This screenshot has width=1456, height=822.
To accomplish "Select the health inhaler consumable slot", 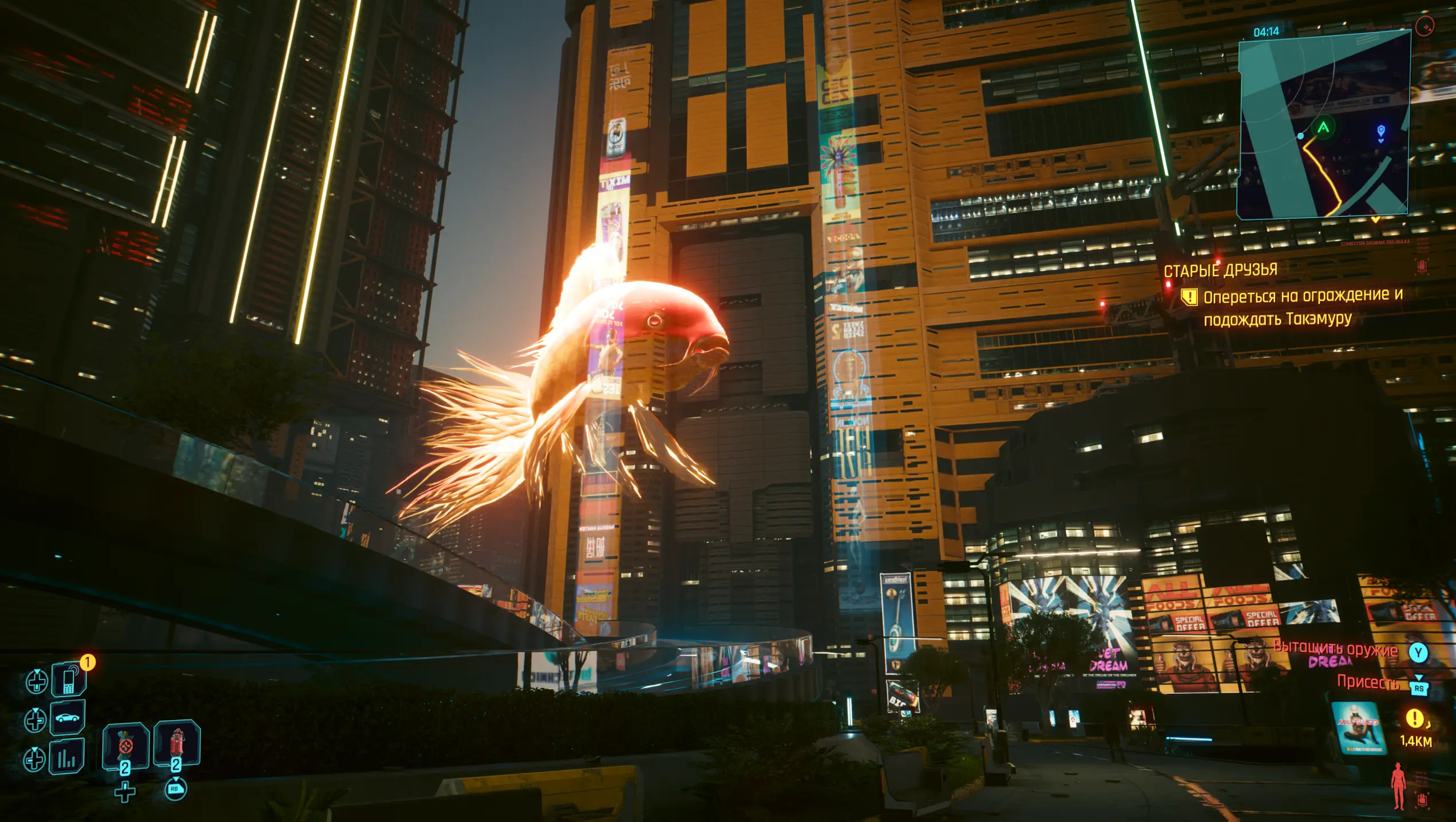I will 126,746.
